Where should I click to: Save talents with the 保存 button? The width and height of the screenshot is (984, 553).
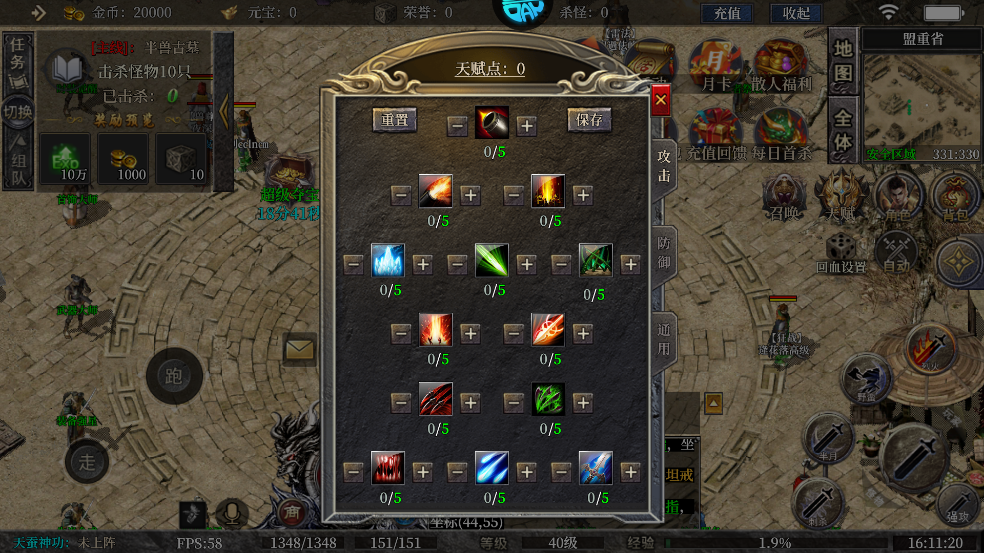[590, 120]
